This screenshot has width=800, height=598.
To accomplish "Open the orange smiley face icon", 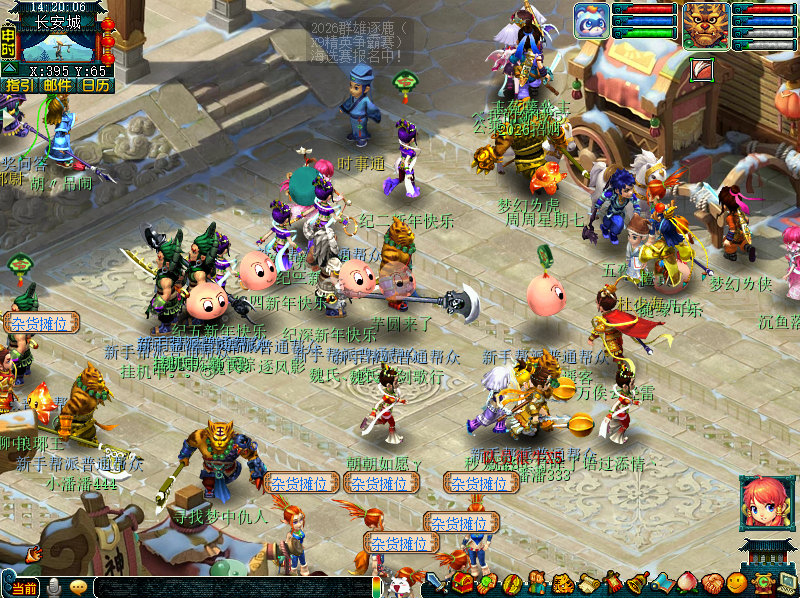I will pos(737,582).
